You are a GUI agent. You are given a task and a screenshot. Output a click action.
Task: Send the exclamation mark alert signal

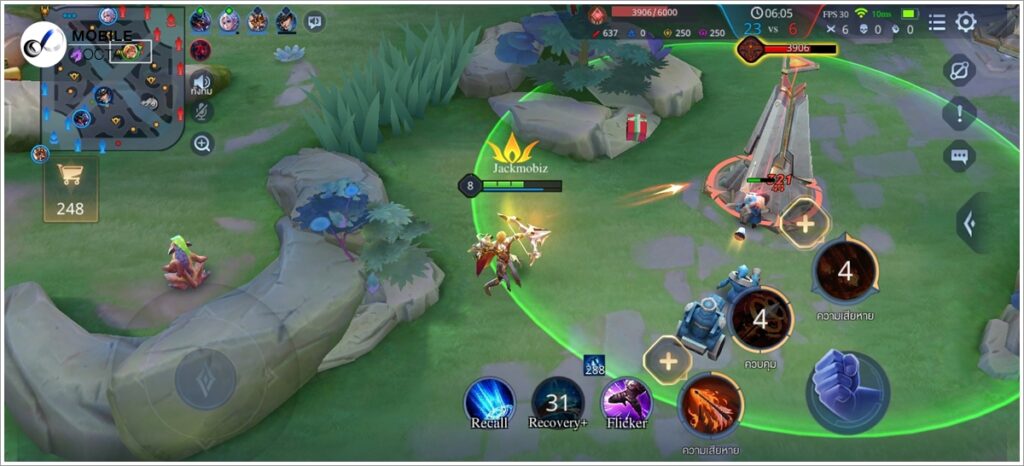tap(959, 113)
